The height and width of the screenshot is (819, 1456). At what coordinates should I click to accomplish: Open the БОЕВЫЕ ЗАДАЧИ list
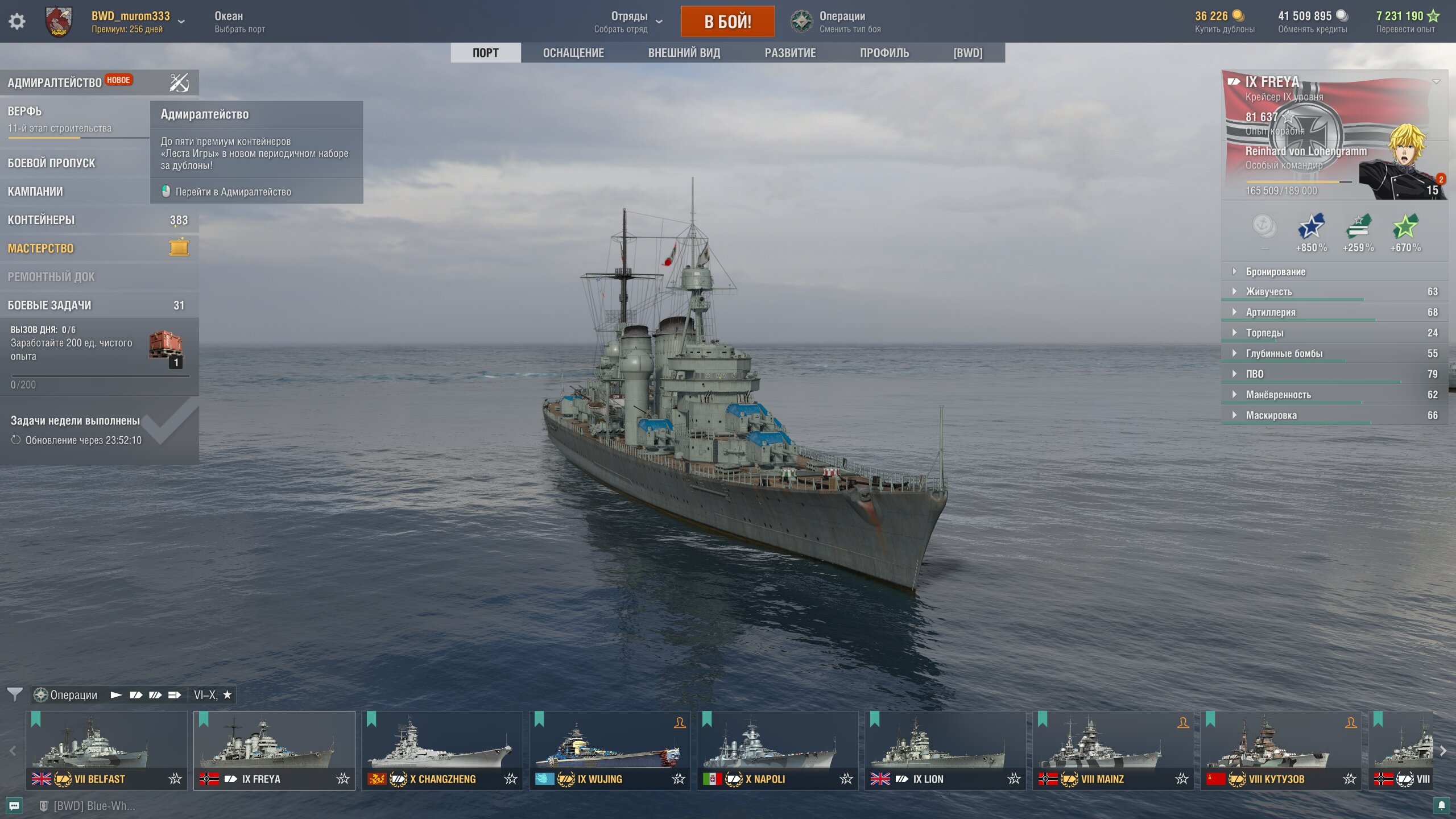49,305
